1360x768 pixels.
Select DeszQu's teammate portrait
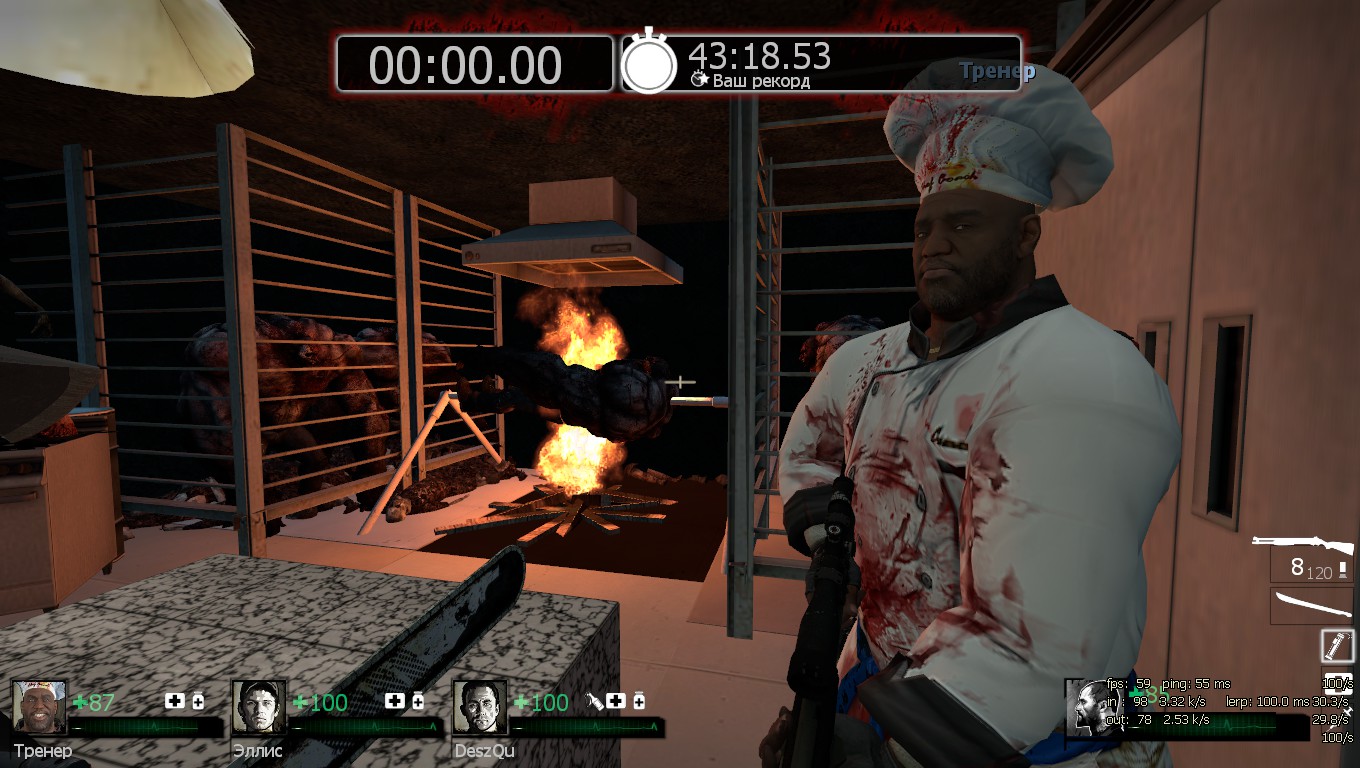tap(480, 707)
